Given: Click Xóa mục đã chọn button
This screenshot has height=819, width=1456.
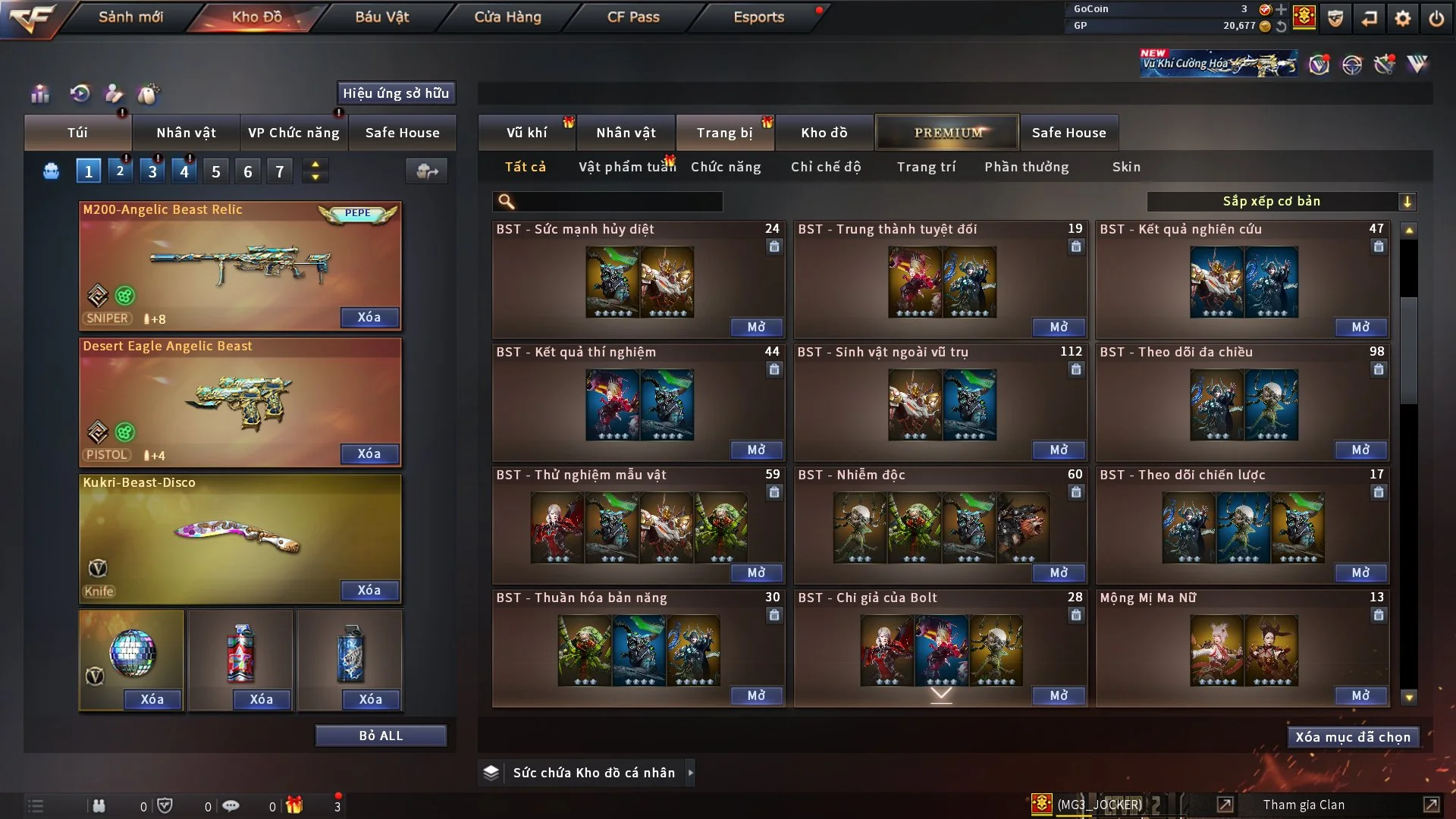Looking at the screenshot, I should pos(1352,737).
